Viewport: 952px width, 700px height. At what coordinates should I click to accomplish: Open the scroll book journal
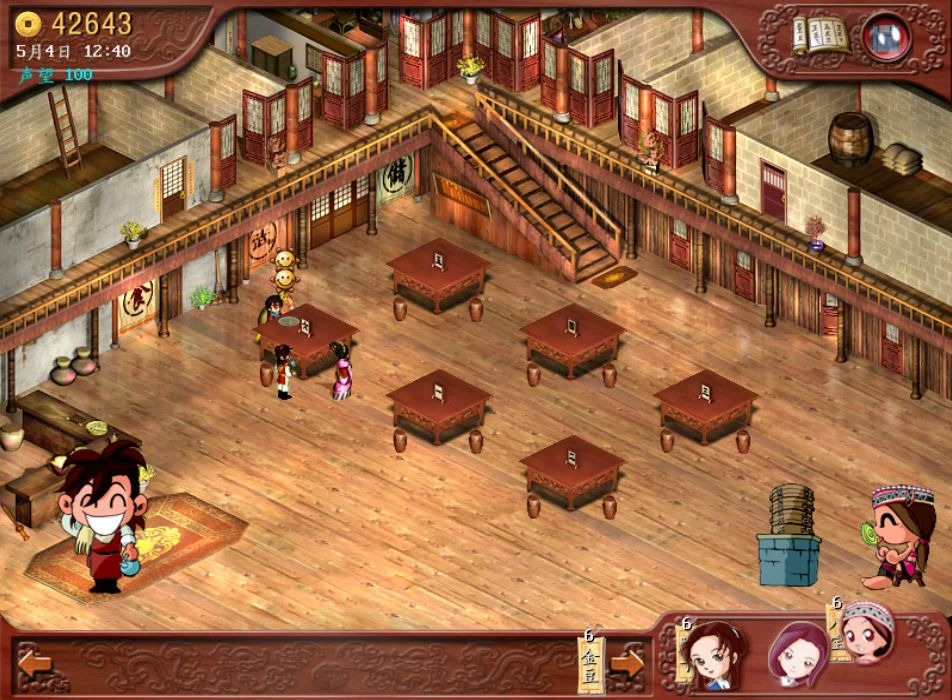820,36
